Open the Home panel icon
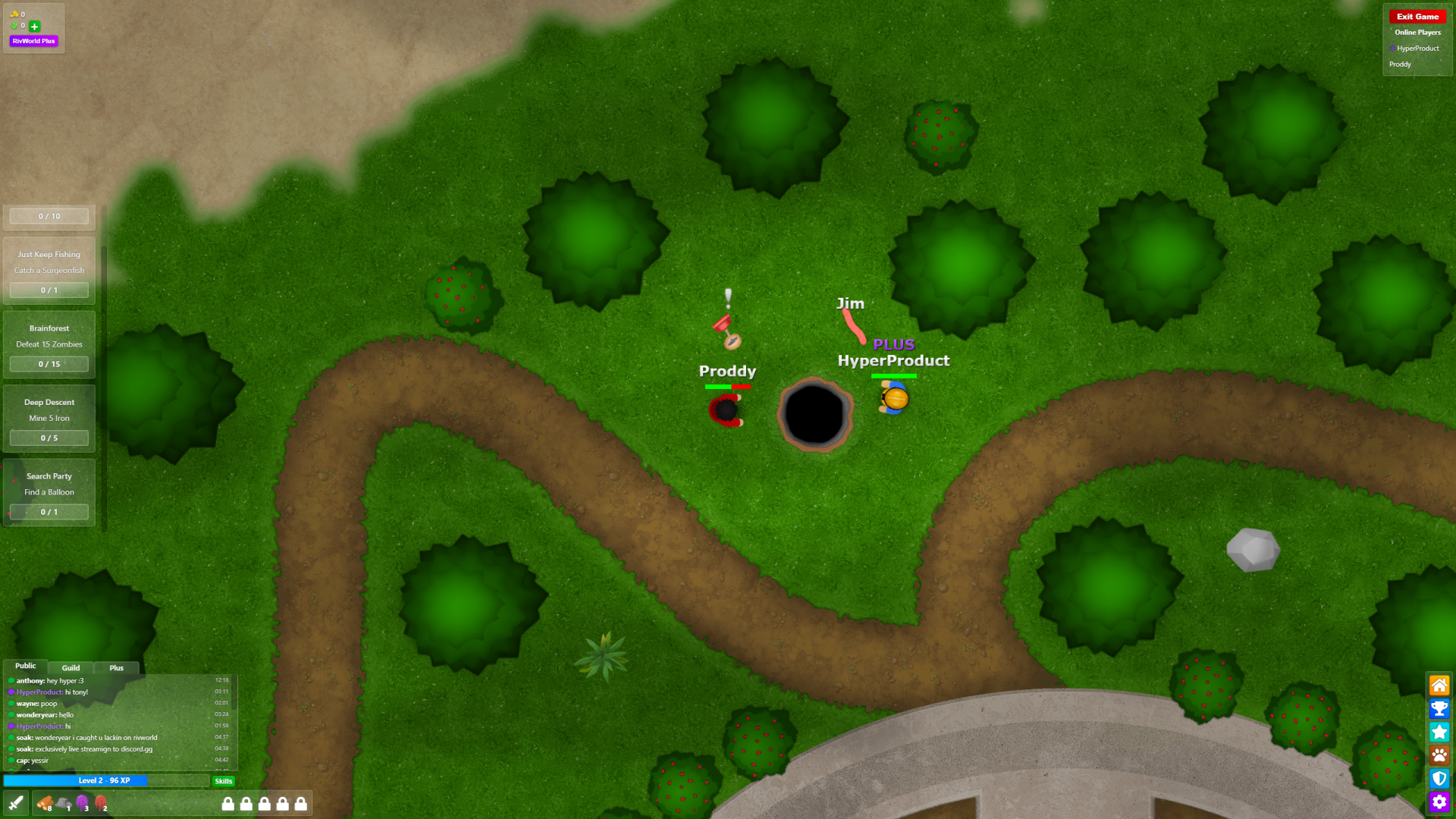 [1439, 685]
